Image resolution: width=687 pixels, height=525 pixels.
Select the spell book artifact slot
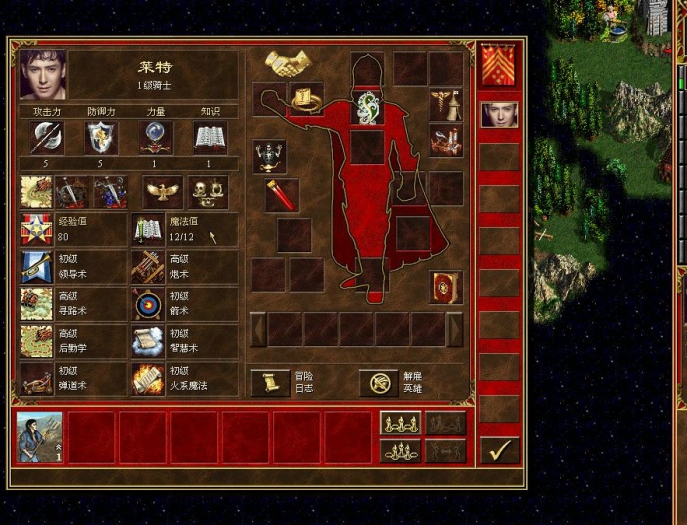[x=446, y=287]
